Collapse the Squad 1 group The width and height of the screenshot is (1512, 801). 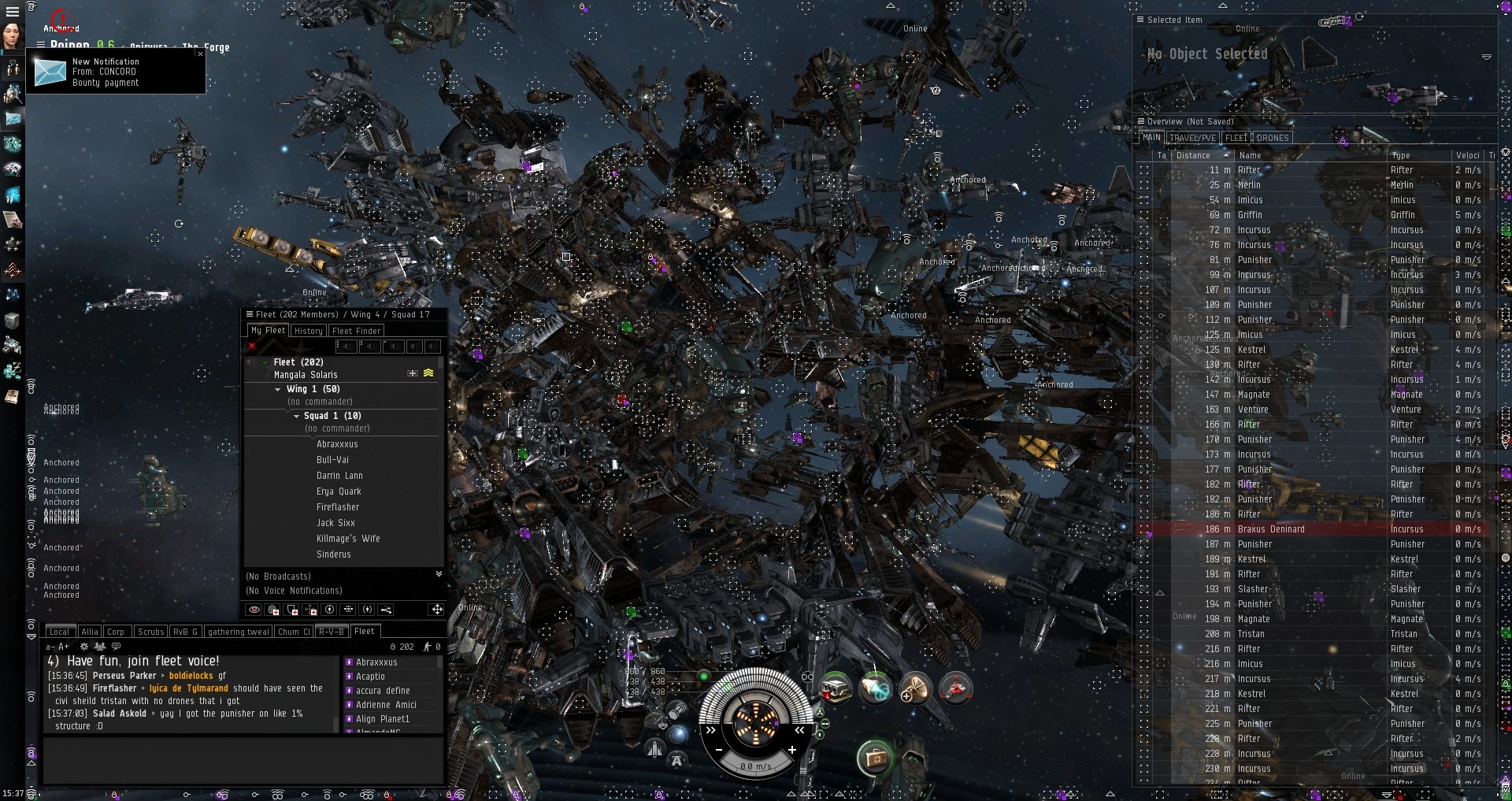pyautogui.click(x=296, y=416)
